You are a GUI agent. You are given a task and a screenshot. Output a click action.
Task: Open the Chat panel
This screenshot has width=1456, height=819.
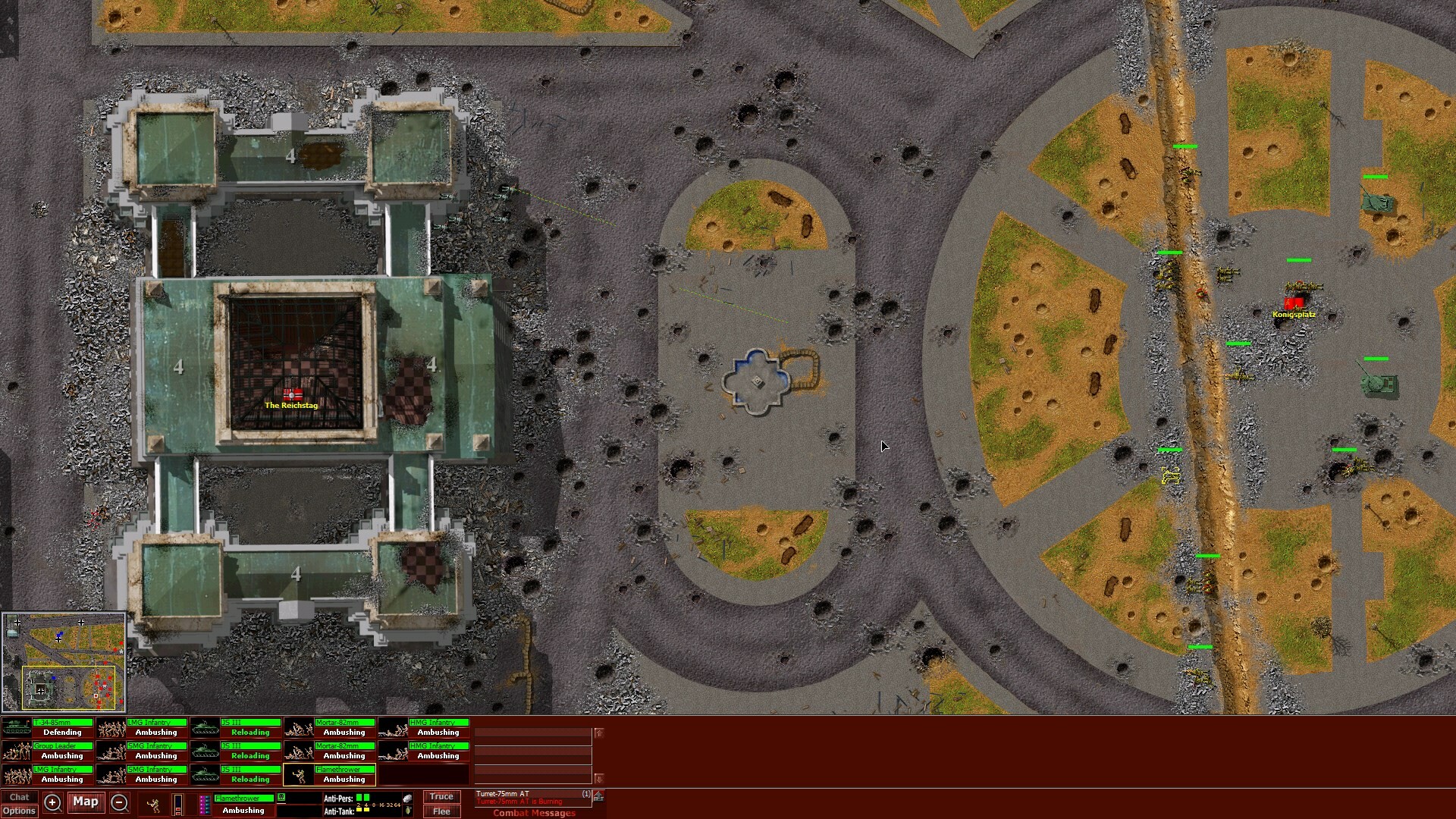[x=20, y=796]
